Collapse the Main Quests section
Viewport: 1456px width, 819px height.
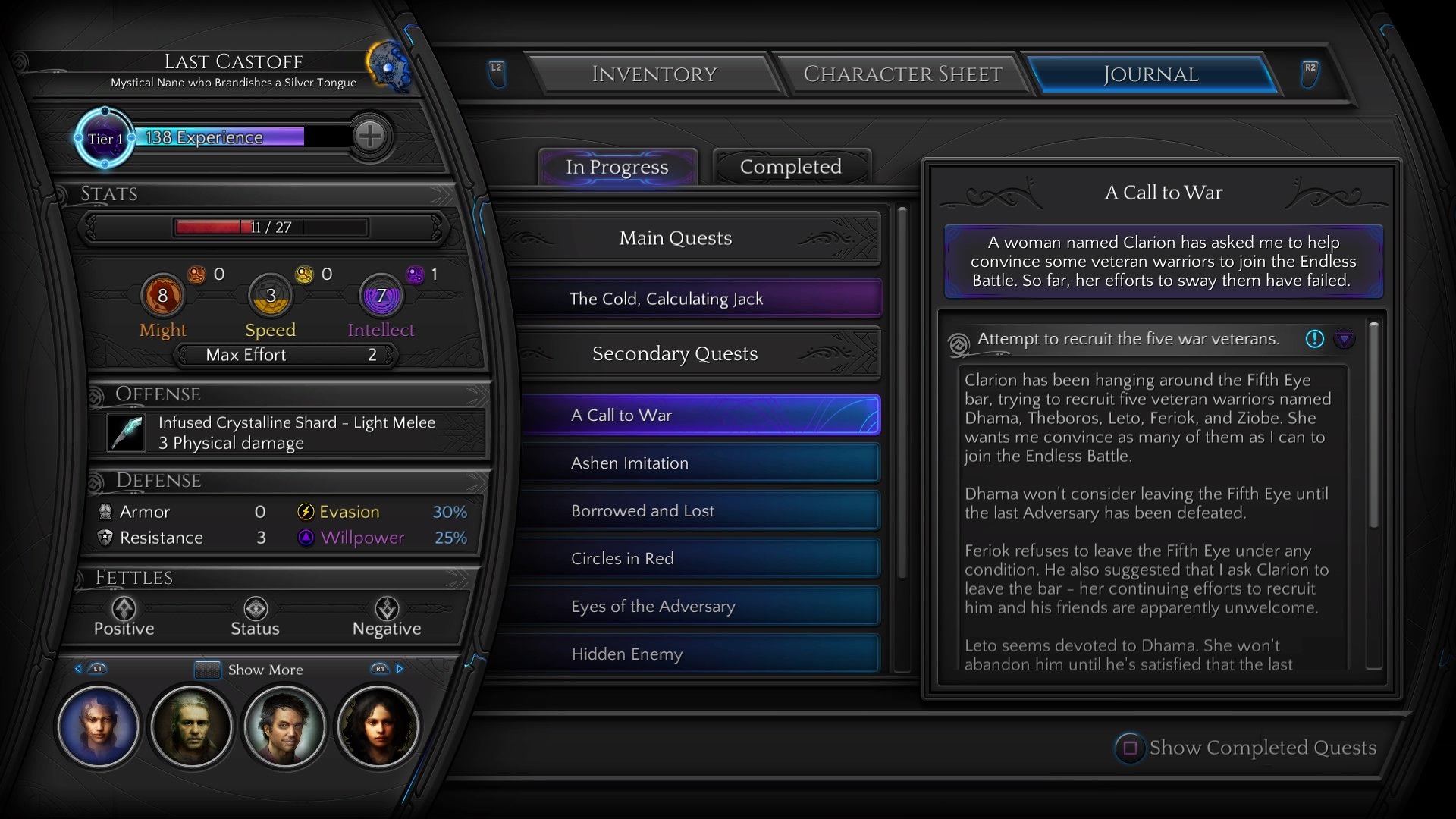coord(676,237)
